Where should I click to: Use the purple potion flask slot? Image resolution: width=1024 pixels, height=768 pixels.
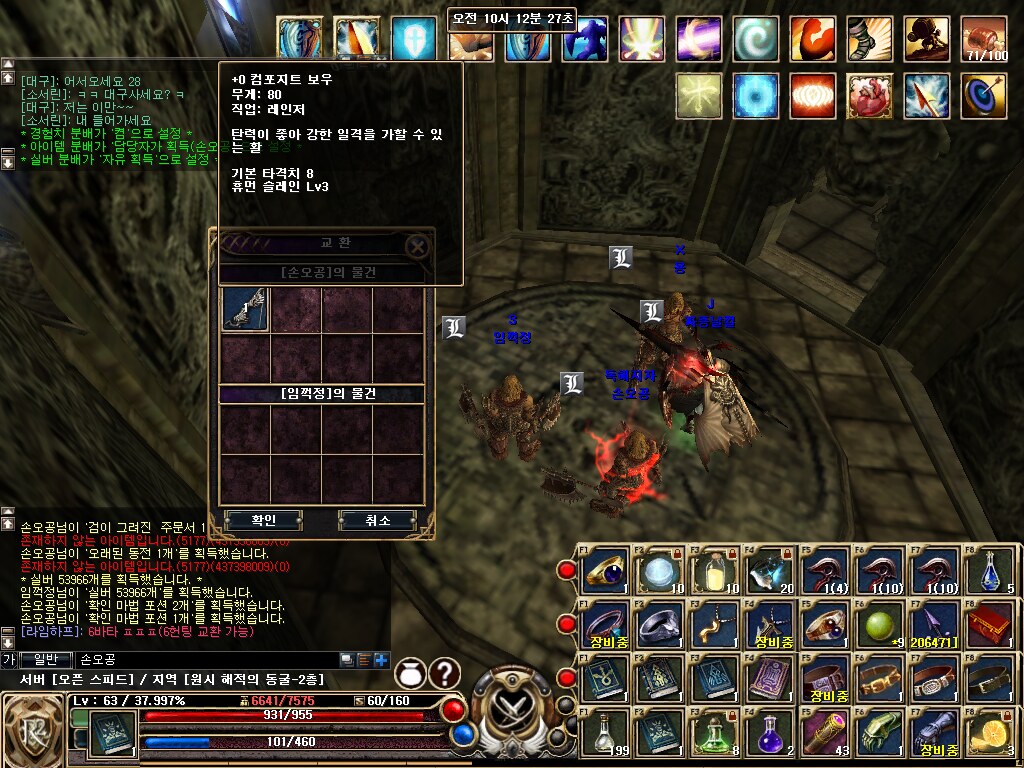769,733
